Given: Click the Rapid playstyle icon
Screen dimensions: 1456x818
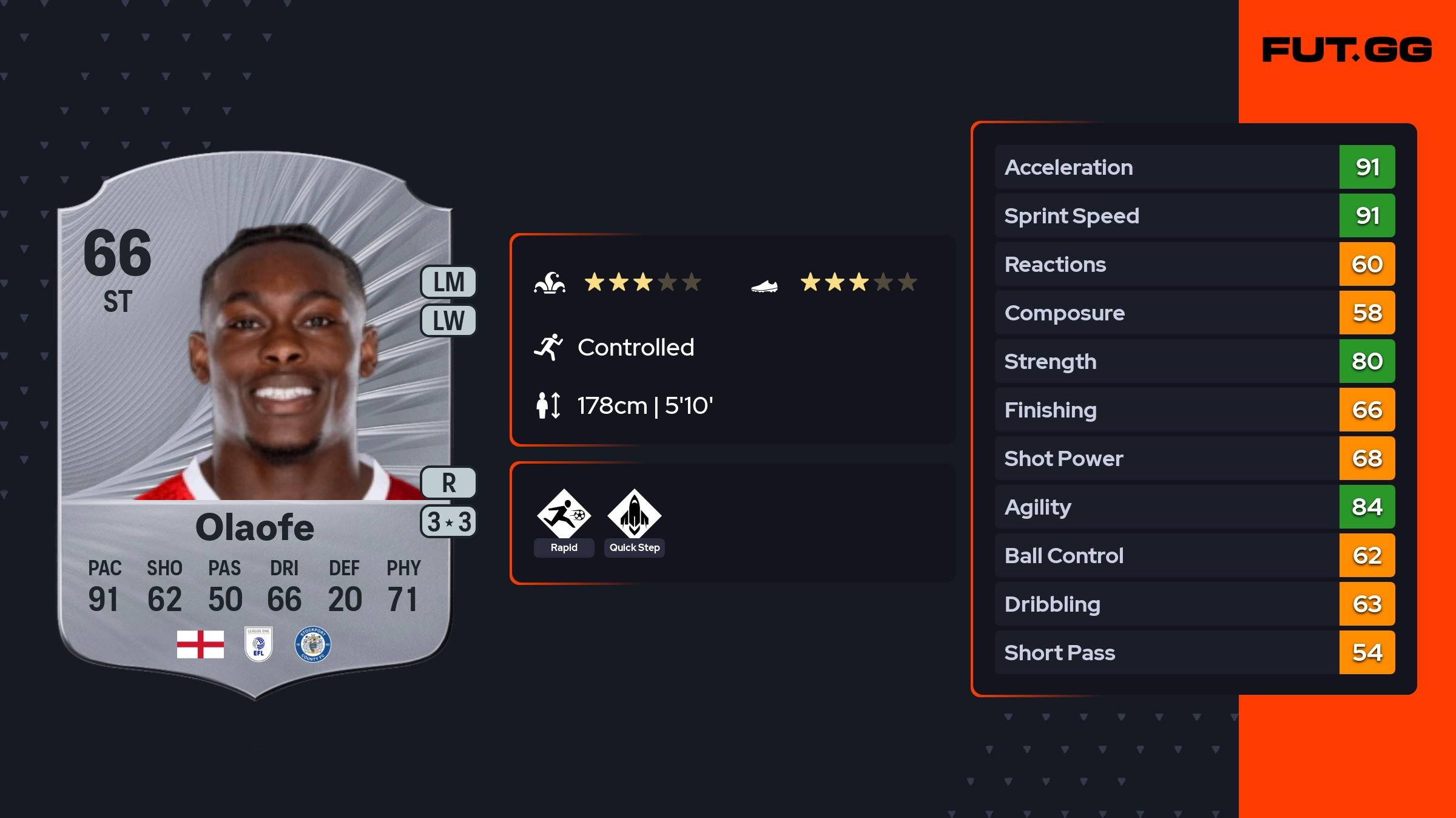Looking at the screenshot, I should 564,515.
